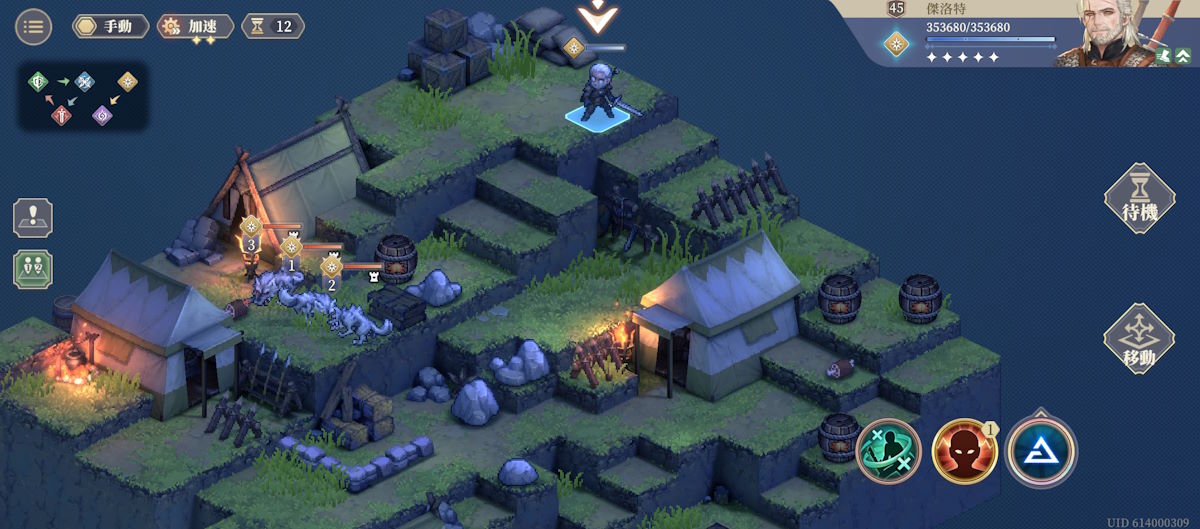Select the 移動 move command
Viewport: 1200px width, 529px height.
point(1138,340)
